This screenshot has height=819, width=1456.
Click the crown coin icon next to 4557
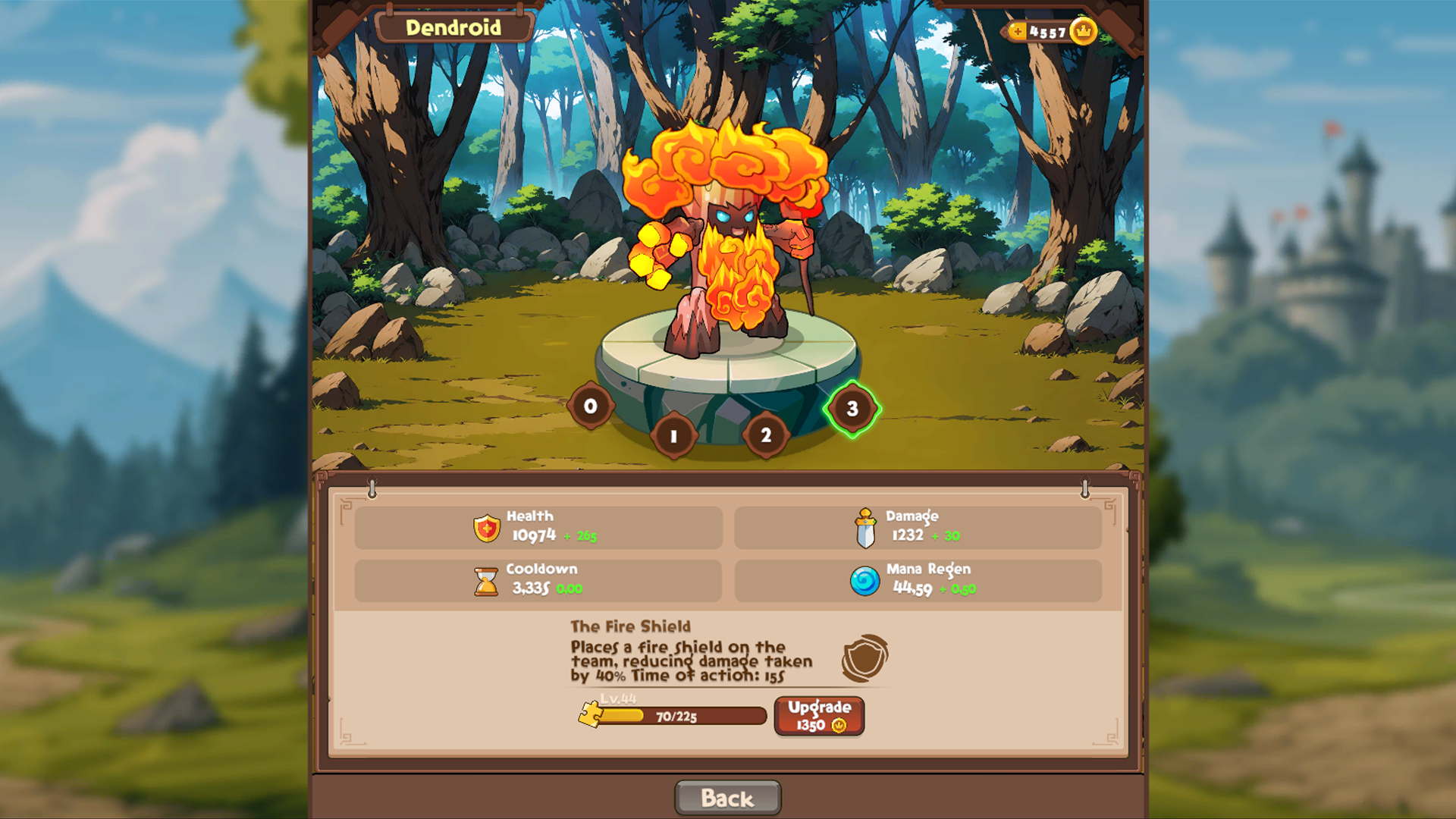(1083, 31)
